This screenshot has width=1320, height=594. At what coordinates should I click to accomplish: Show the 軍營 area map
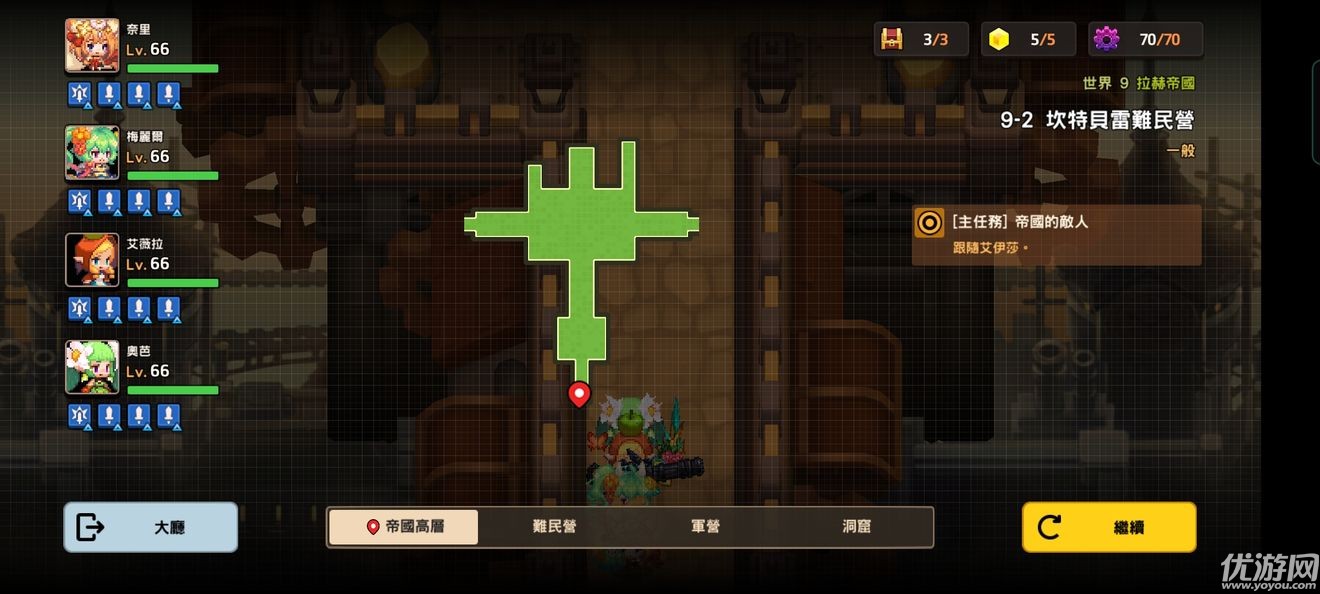coord(705,527)
